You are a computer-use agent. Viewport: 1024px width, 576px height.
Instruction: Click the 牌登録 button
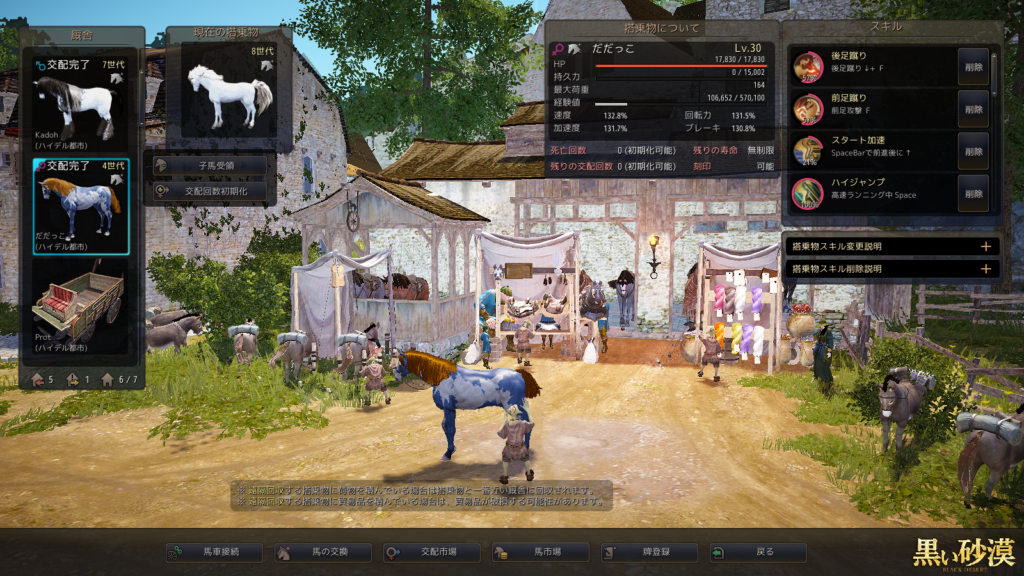point(649,552)
